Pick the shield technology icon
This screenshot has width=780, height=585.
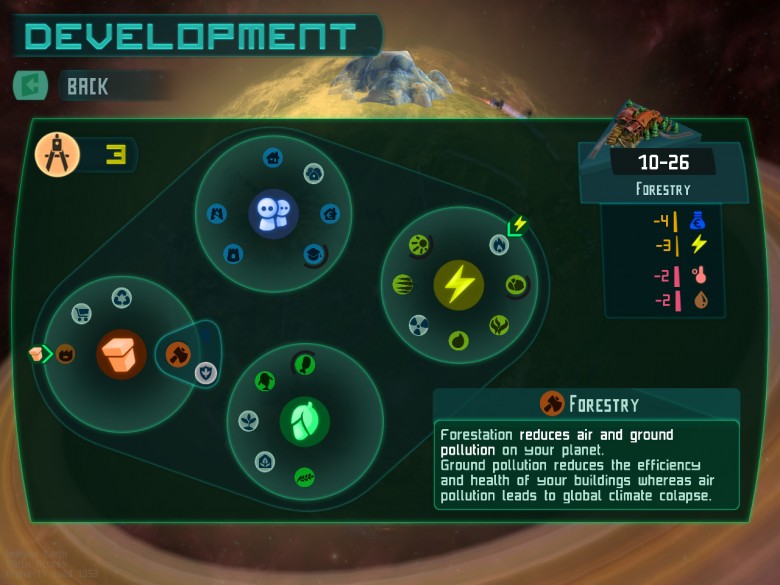point(204,372)
